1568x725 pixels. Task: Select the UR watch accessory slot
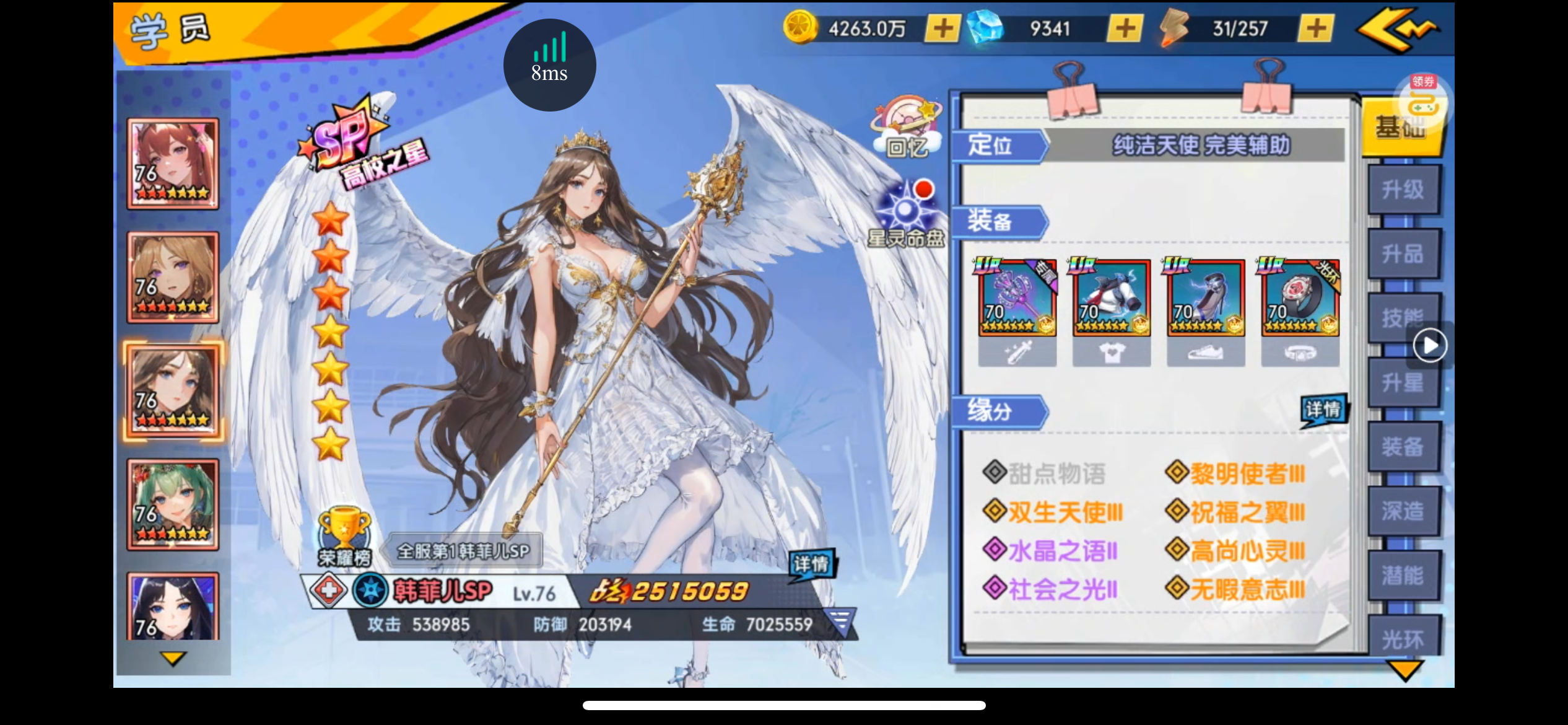click(x=1300, y=299)
